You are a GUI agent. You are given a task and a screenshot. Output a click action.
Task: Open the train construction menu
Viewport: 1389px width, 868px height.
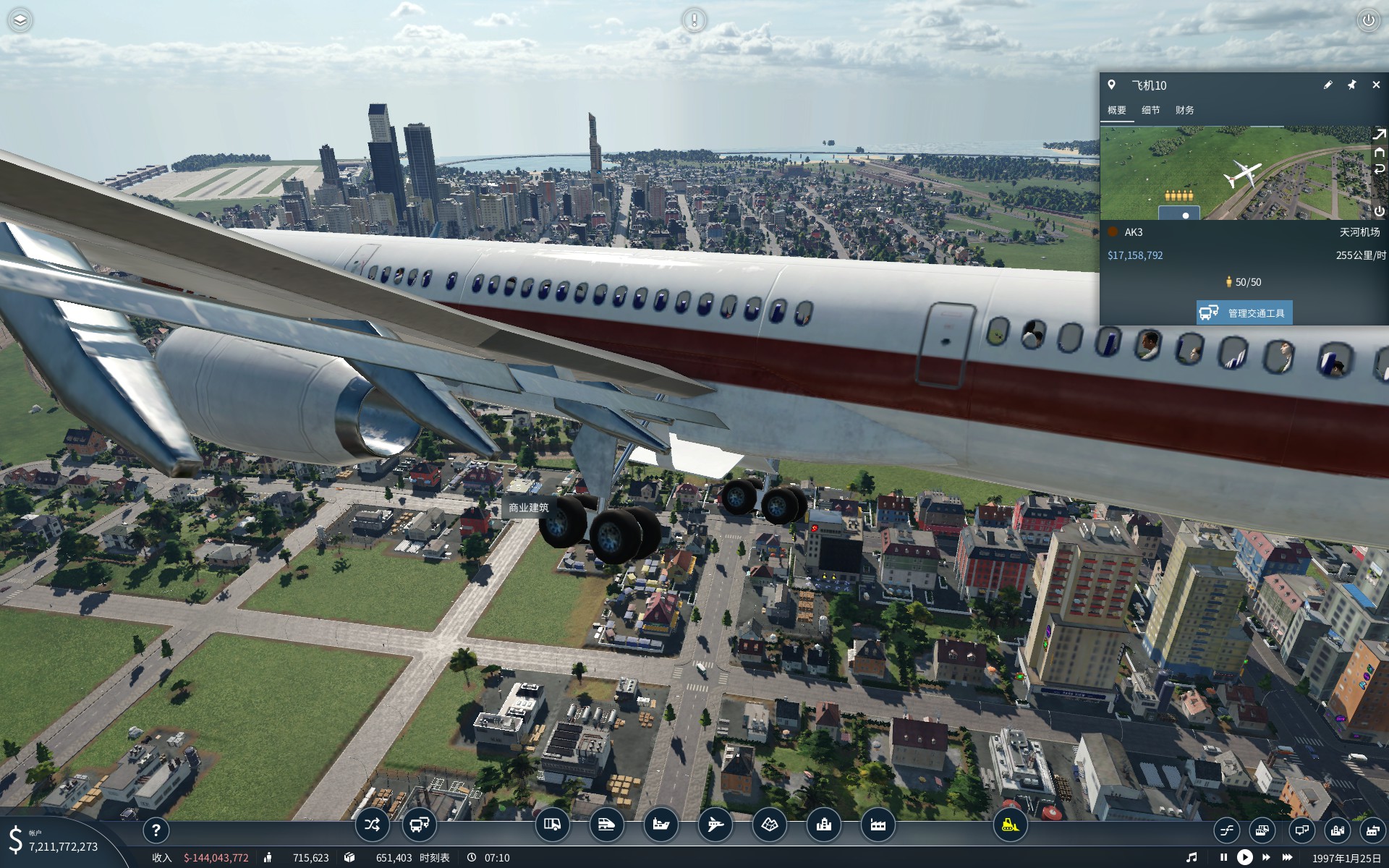tap(606, 825)
